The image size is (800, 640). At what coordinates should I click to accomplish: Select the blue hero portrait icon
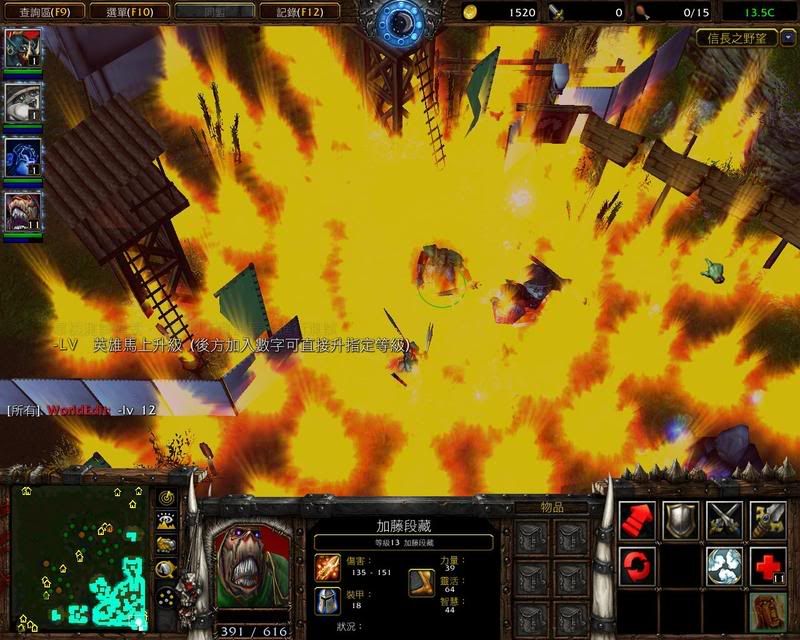[22, 155]
